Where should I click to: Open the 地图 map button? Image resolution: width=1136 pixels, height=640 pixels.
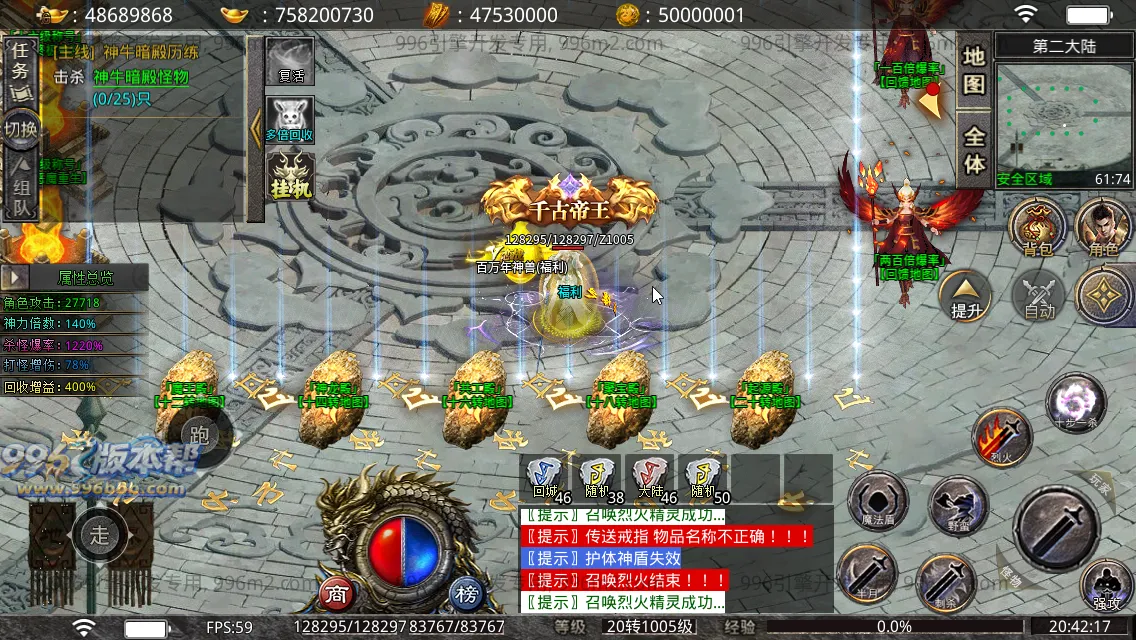pyautogui.click(x=974, y=70)
